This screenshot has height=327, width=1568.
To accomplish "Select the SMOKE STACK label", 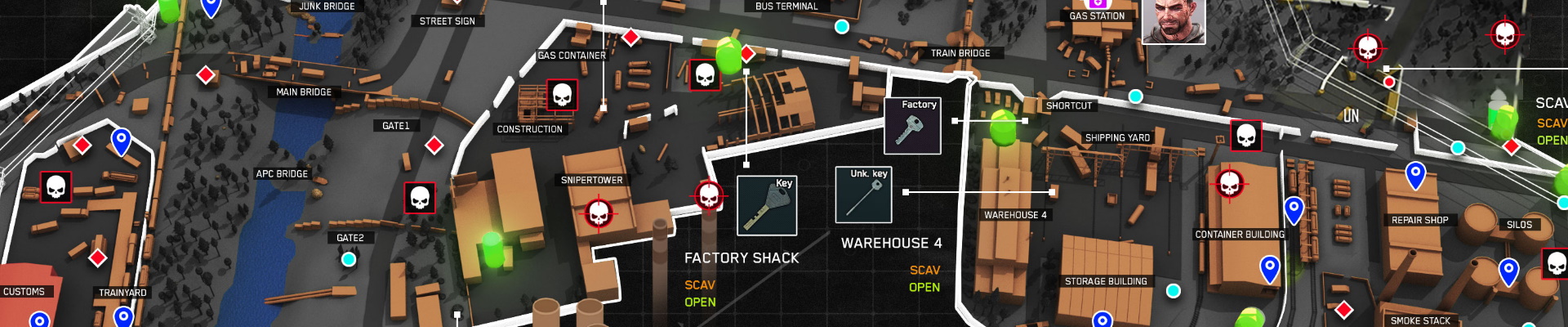I will [x=1420, y=320].
